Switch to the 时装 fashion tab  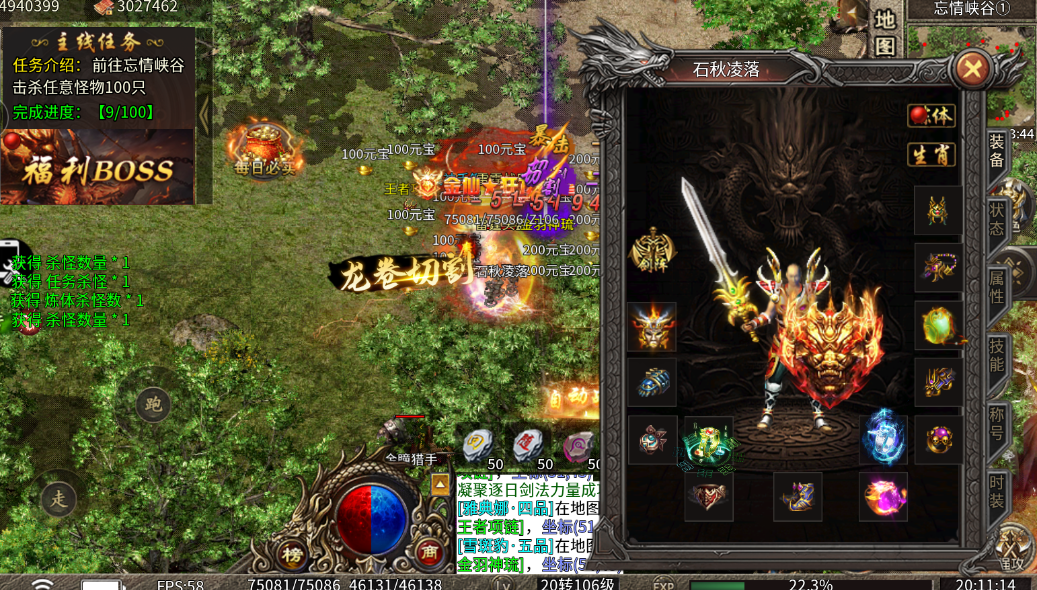point(997,489)
